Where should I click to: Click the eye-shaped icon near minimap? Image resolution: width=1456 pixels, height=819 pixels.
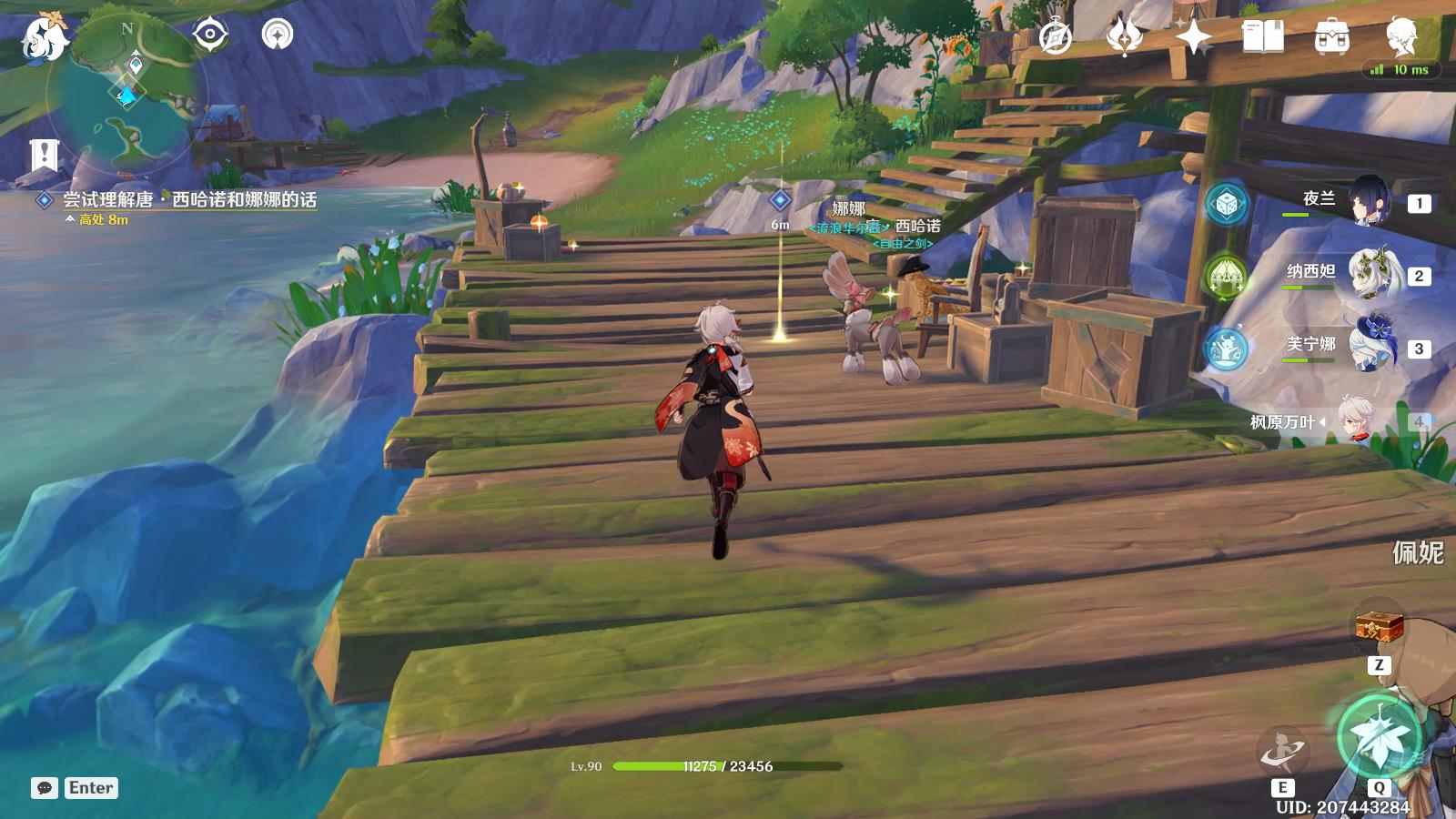(210, 35)
